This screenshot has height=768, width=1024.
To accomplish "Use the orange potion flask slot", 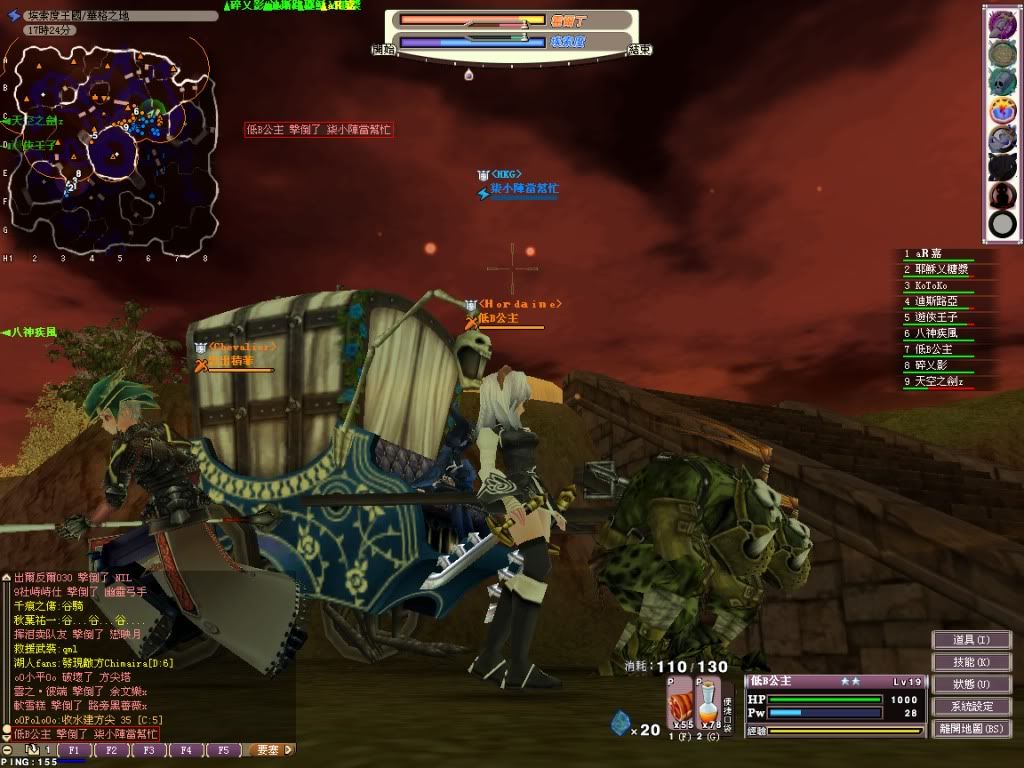I will (709, 700).
